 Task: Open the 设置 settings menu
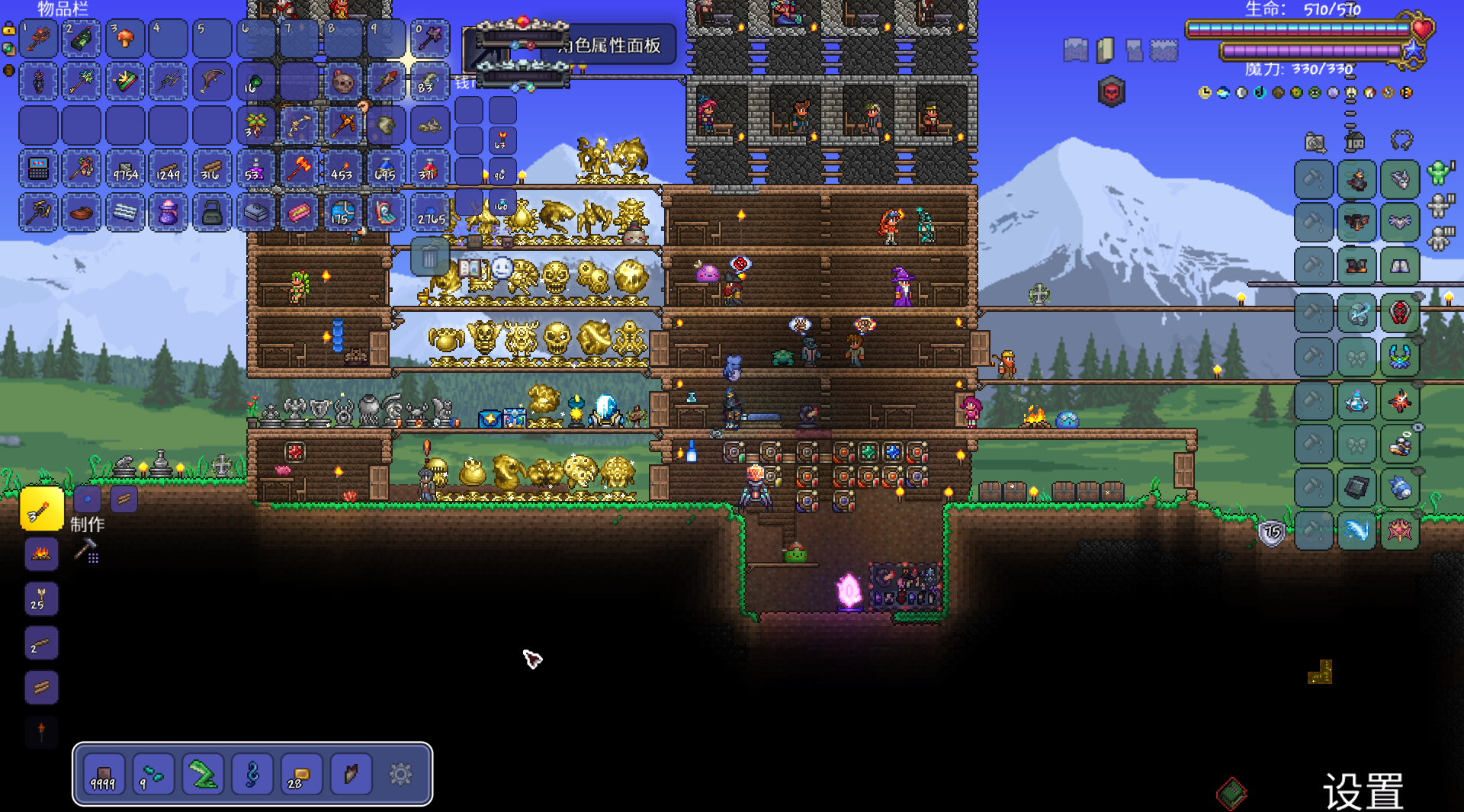(1363, 791)
